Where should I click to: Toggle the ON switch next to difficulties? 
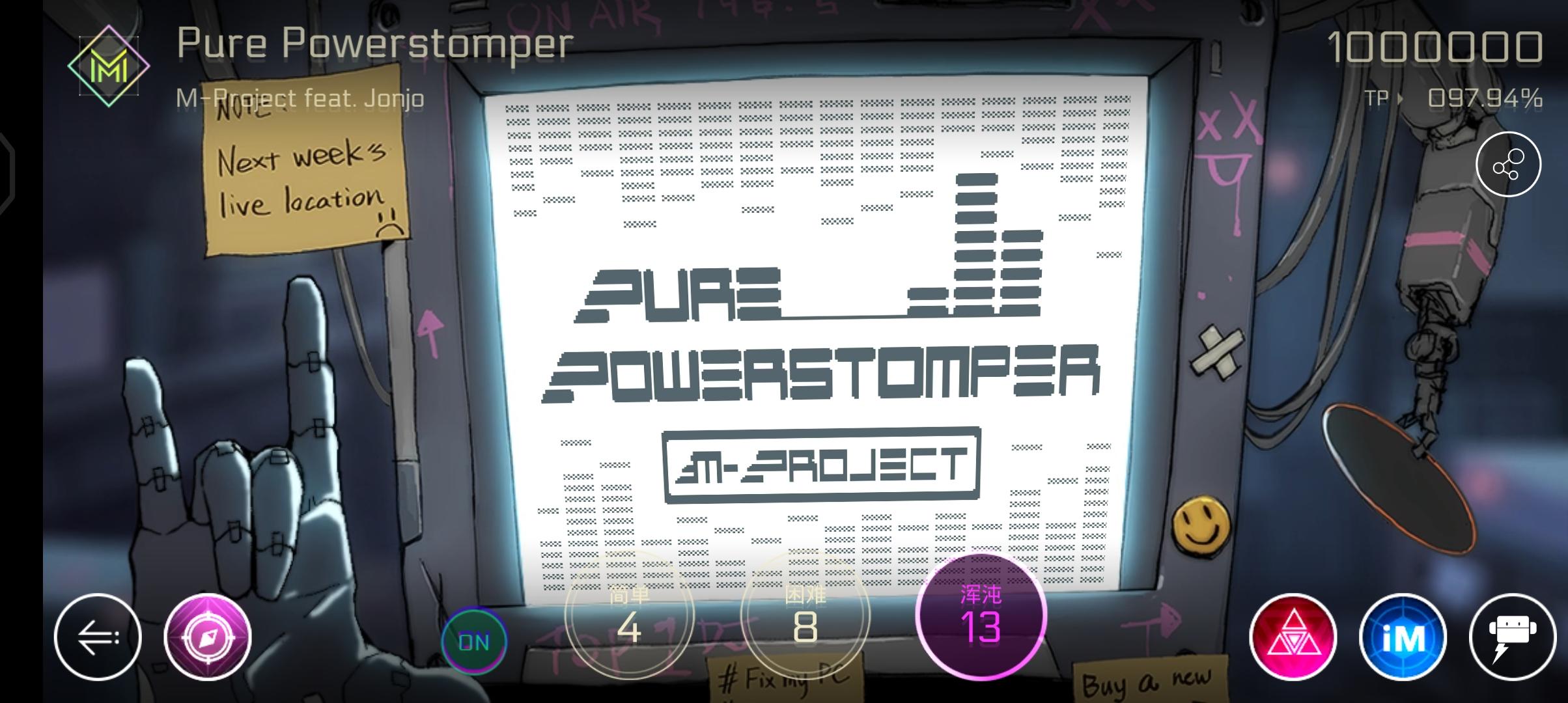pos(474,641)
